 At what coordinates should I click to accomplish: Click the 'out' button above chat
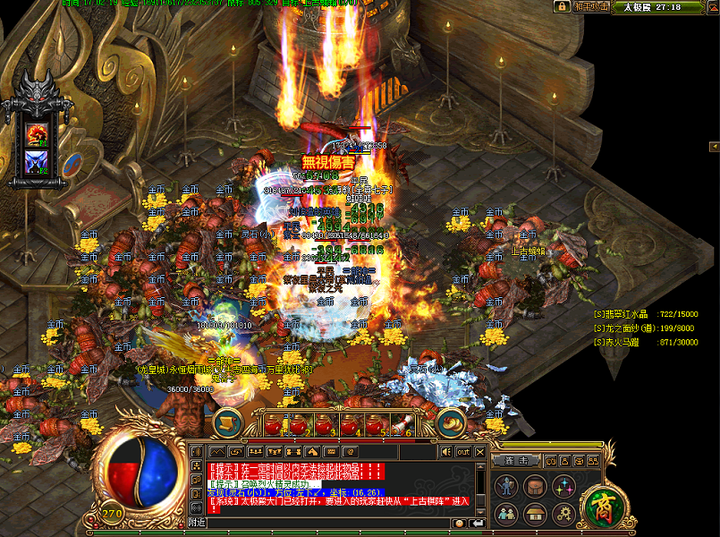[x=463, y=451]
